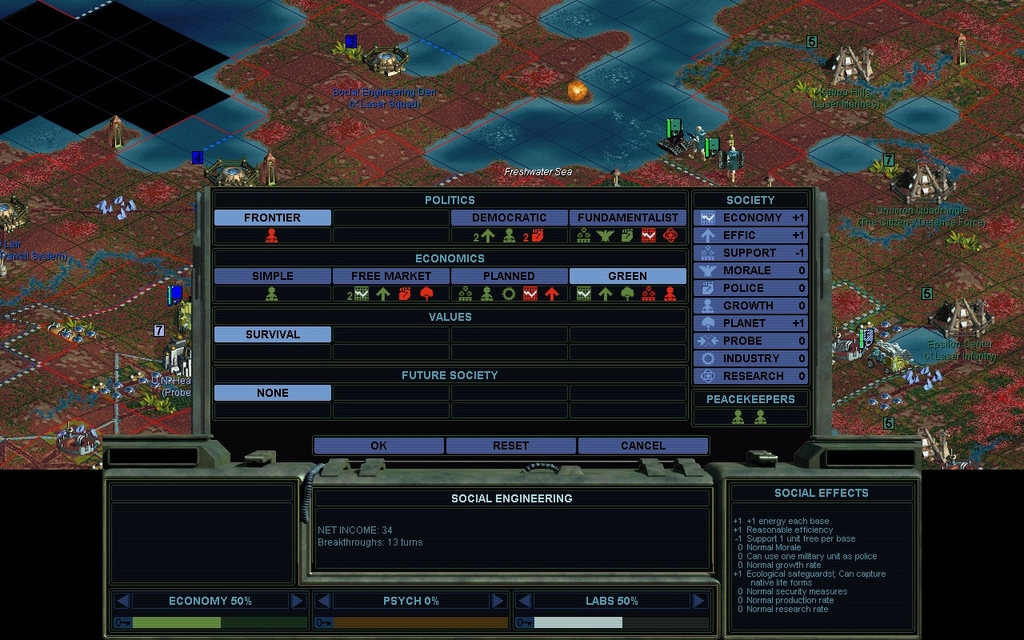Choose Democratic politics
The image size is (1024, 640).
509,217
